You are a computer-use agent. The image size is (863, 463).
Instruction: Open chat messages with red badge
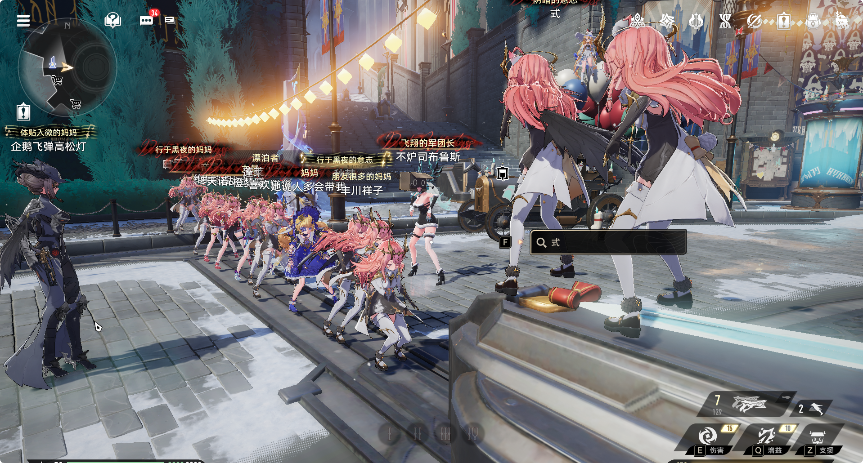[x=146, y=20]
